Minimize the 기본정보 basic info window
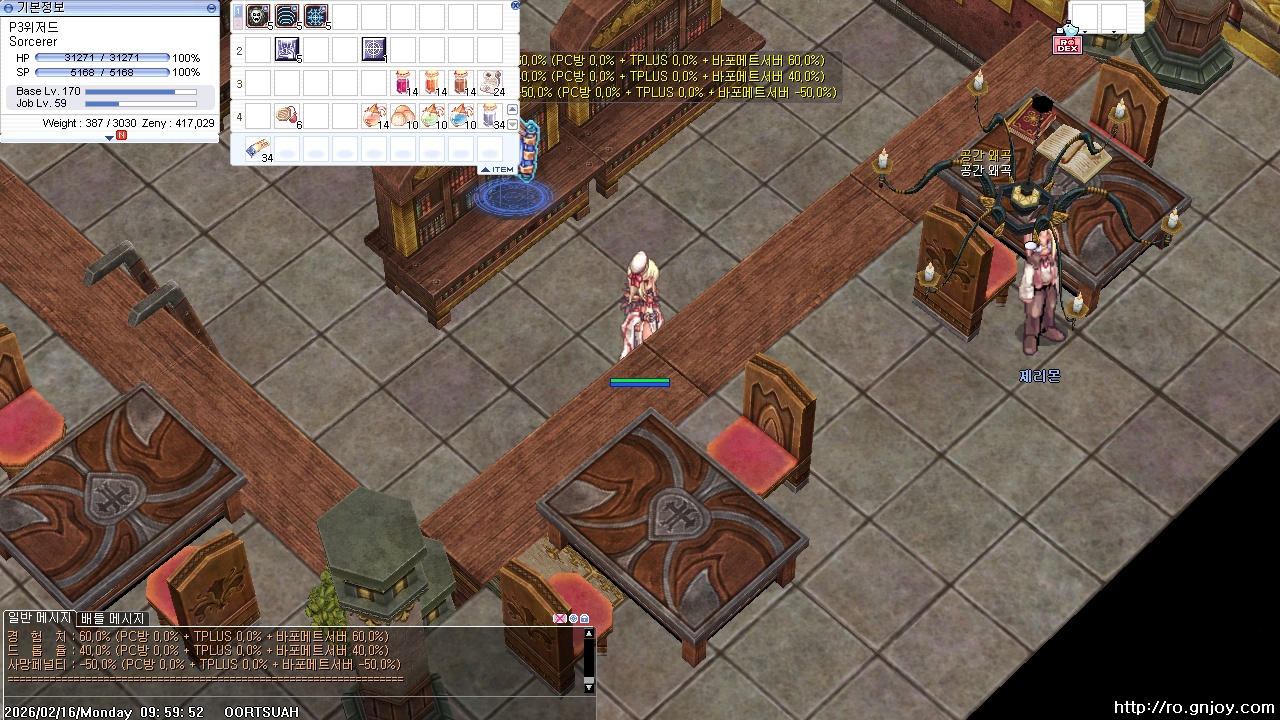Viewport: 1280px width, 720px height. click(x=211, y=7)
